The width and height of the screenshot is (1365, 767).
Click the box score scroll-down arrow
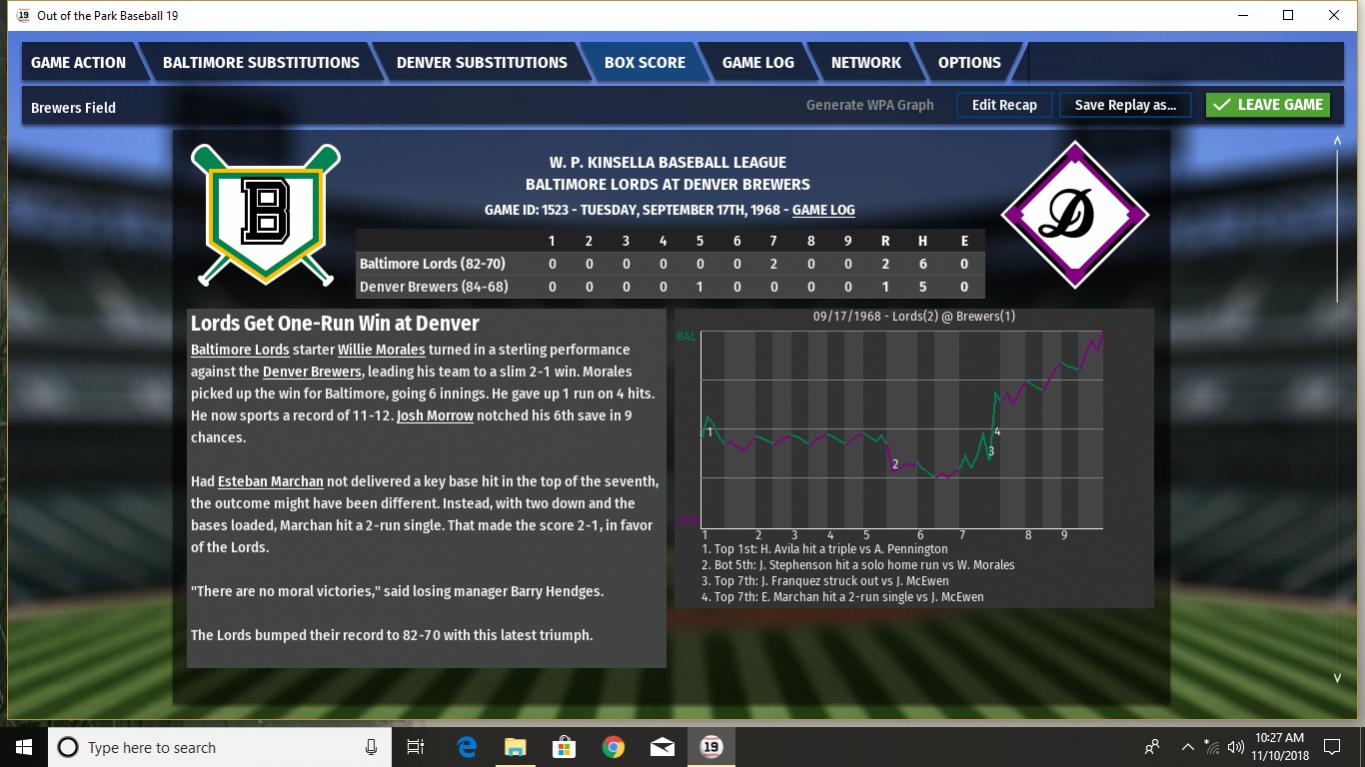(x=1337, y=678)
